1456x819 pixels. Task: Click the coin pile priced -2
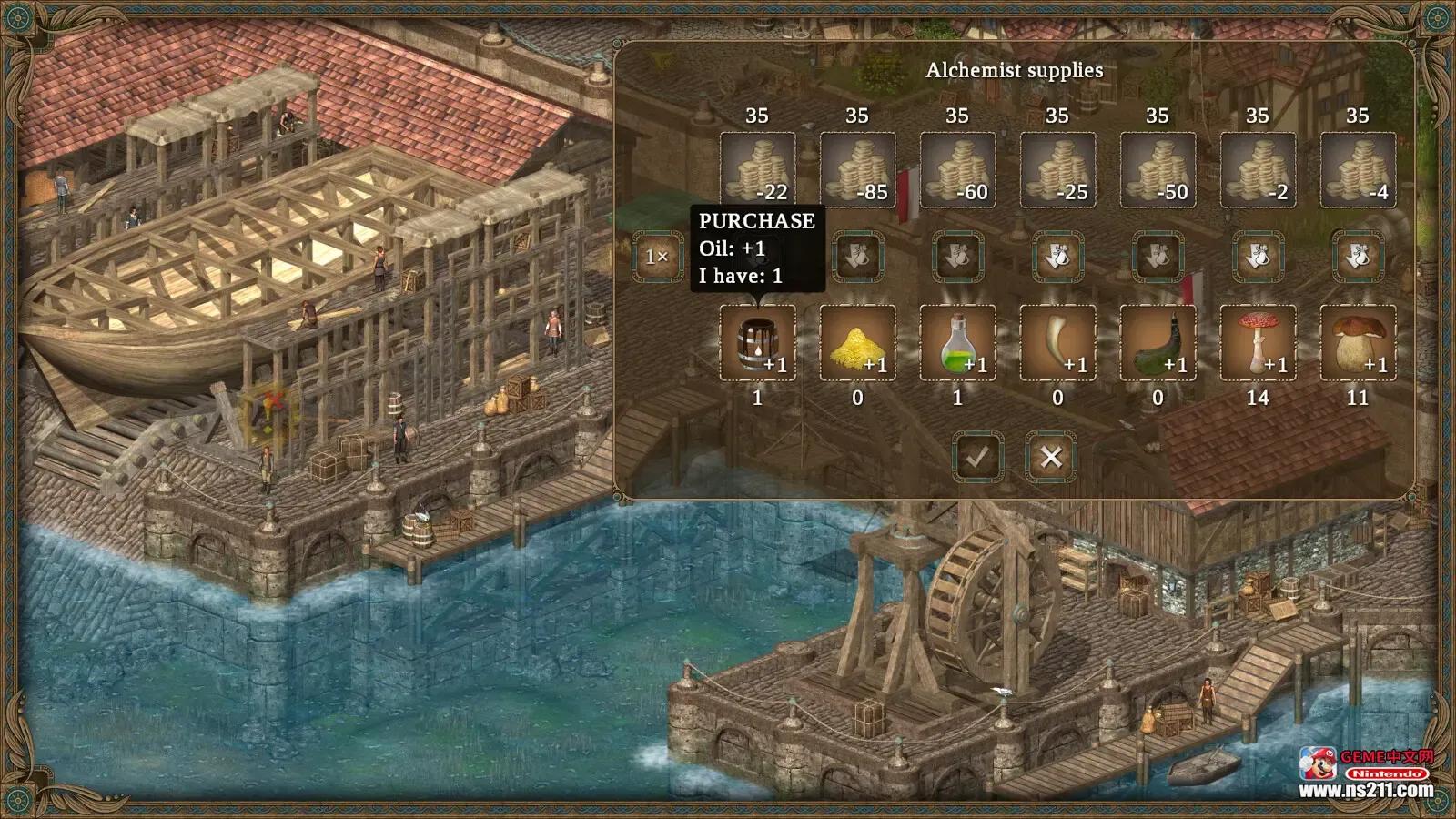click(1258, 170)
